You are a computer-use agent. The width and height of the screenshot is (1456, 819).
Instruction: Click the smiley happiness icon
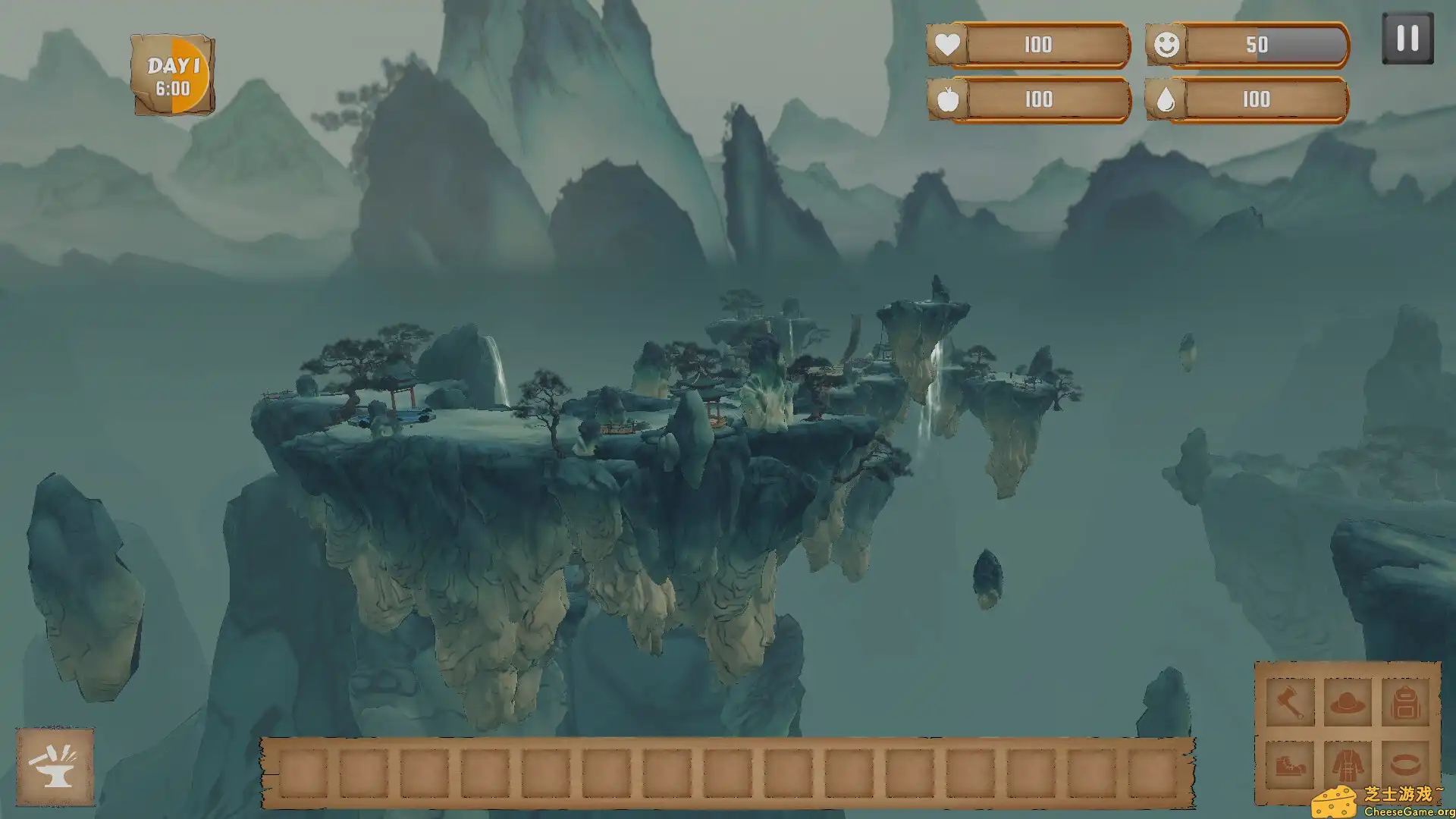coord(1168,45)
